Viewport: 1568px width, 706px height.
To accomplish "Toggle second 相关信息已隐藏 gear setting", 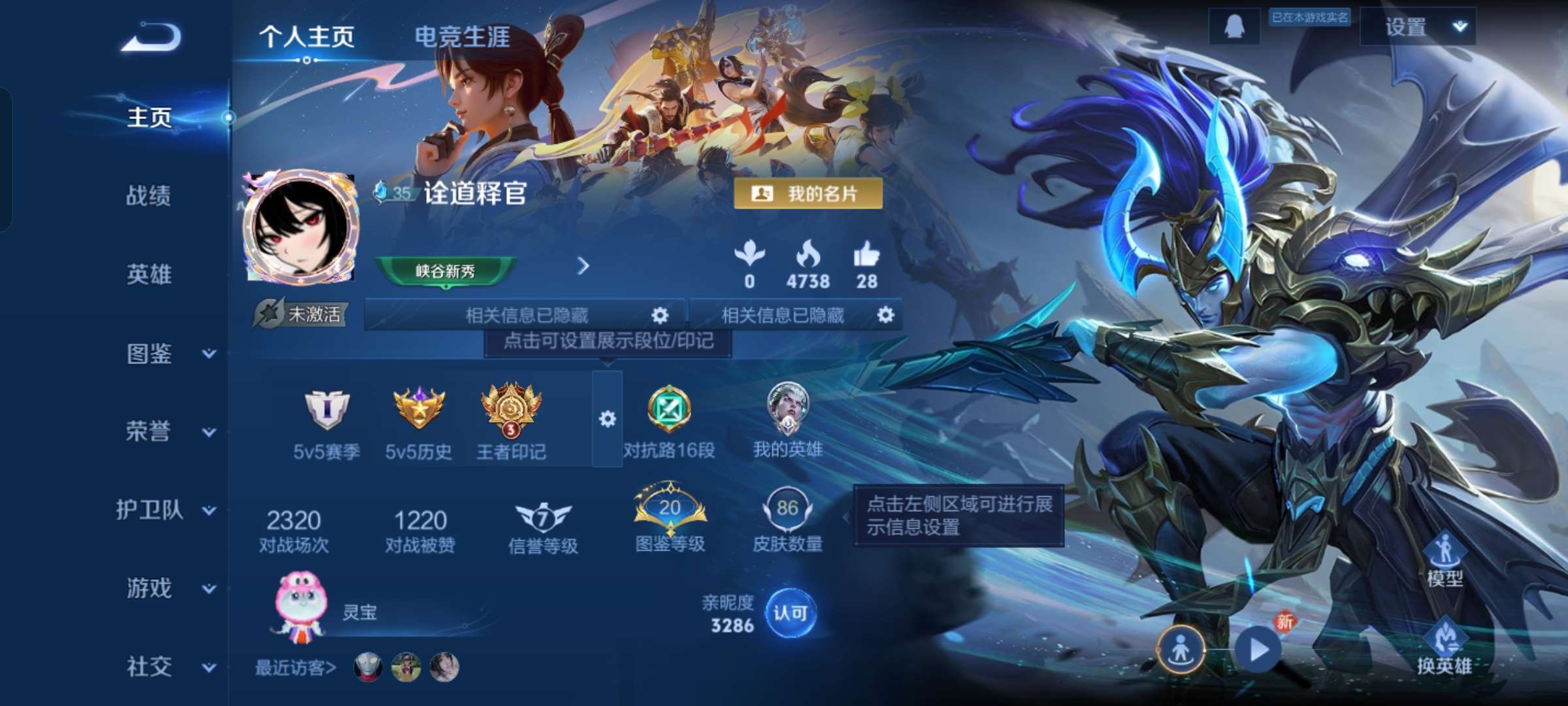I will pyautogui.click(x=886, y=315).
